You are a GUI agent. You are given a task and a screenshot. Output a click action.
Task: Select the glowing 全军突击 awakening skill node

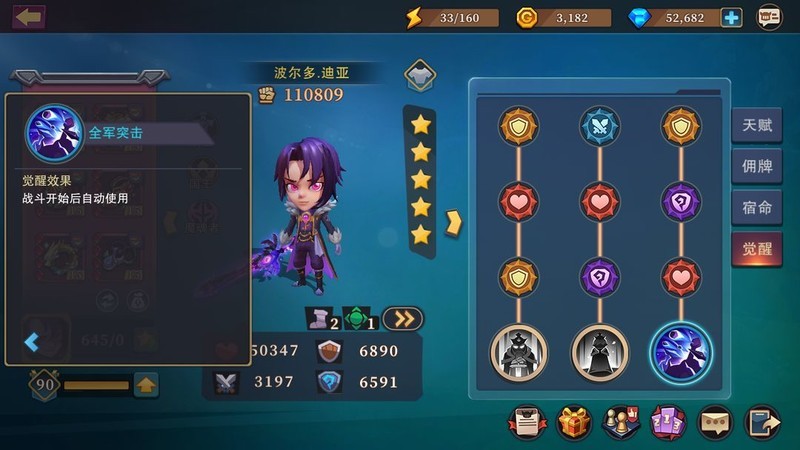tap(681, 351)
